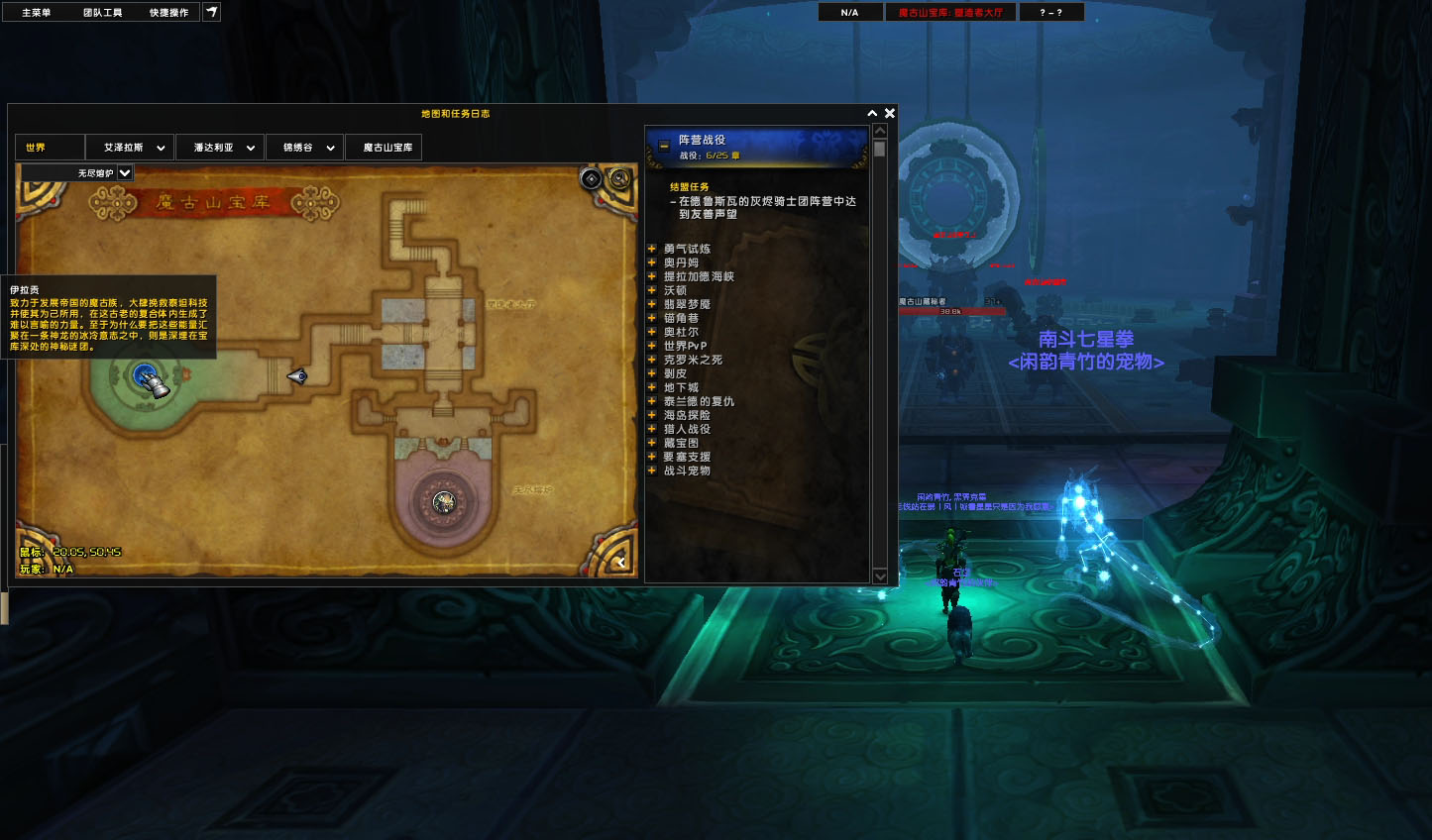The image size is (1432, 840).
Task: Open the 主菜单 menu
Action: point(38,11)
